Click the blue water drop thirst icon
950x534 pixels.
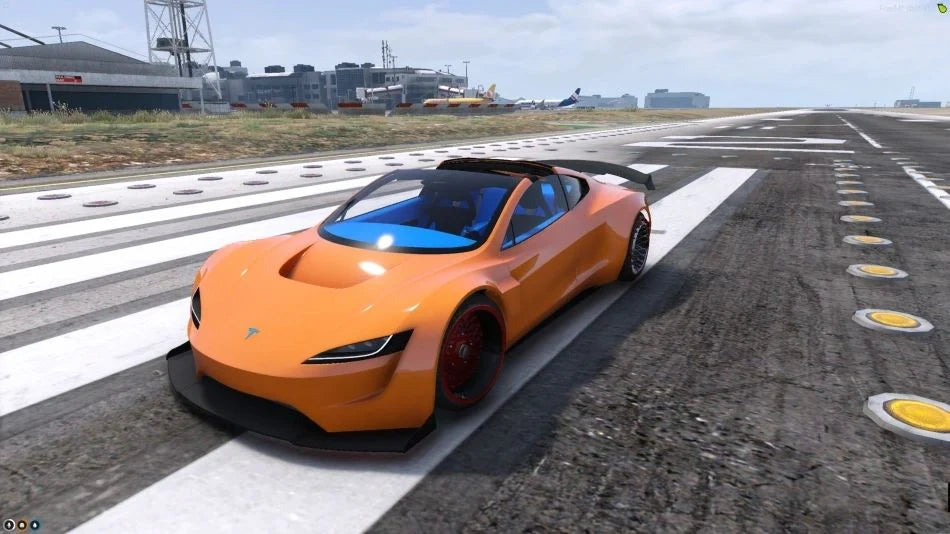(34, 524)
